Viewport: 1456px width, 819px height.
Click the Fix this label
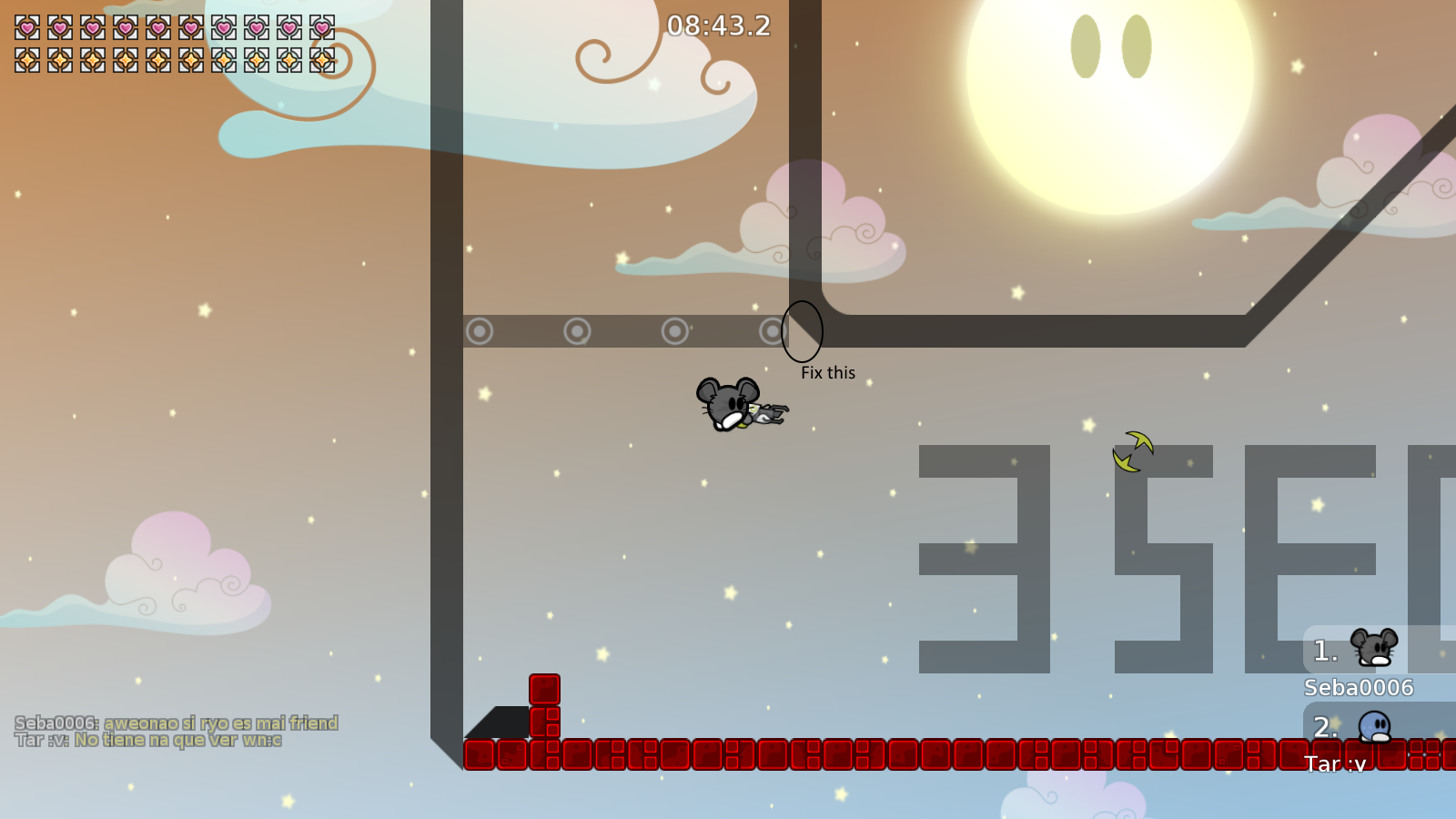point(826,372)
